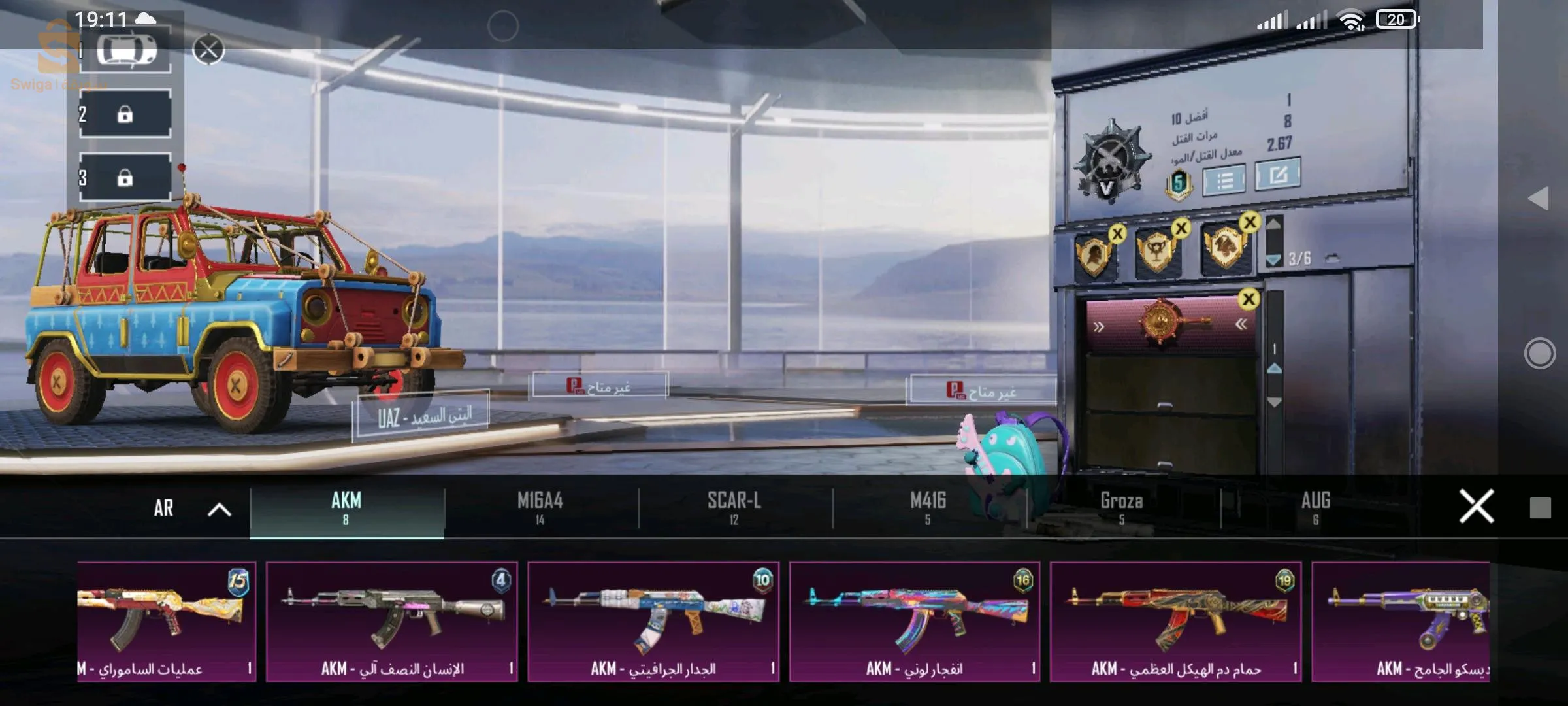
Task: Pick the white and blue graffiti AKM skin
Action: click(x=653, y=621)
